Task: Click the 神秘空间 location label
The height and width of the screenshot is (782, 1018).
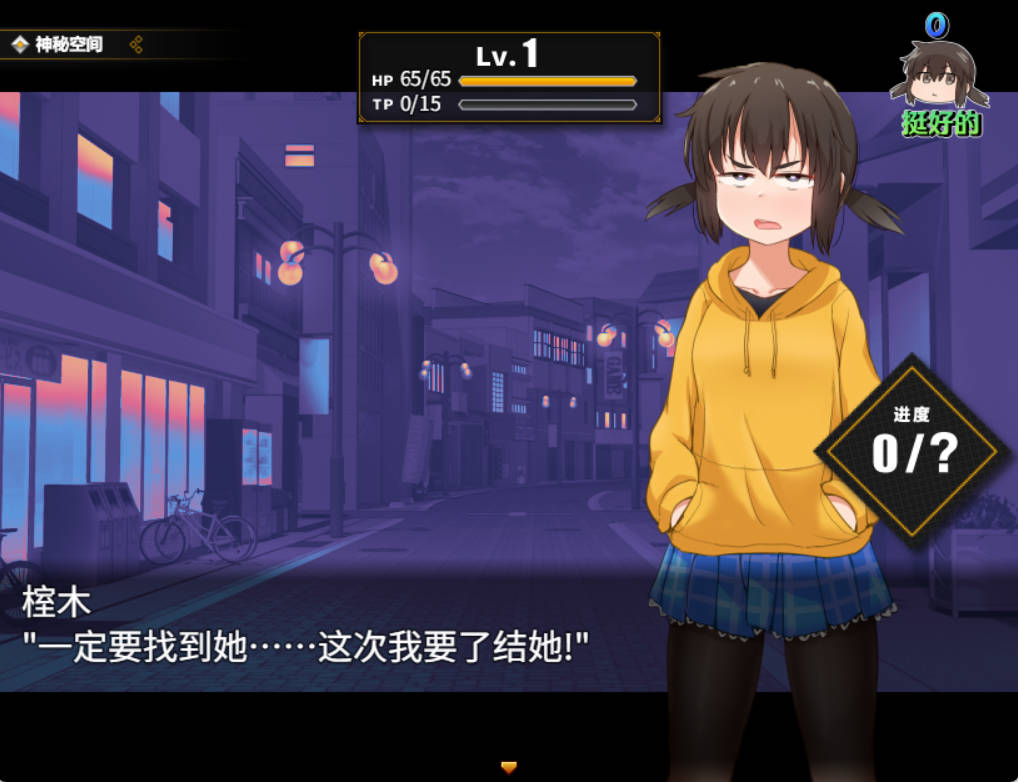Action: [69, 44]
